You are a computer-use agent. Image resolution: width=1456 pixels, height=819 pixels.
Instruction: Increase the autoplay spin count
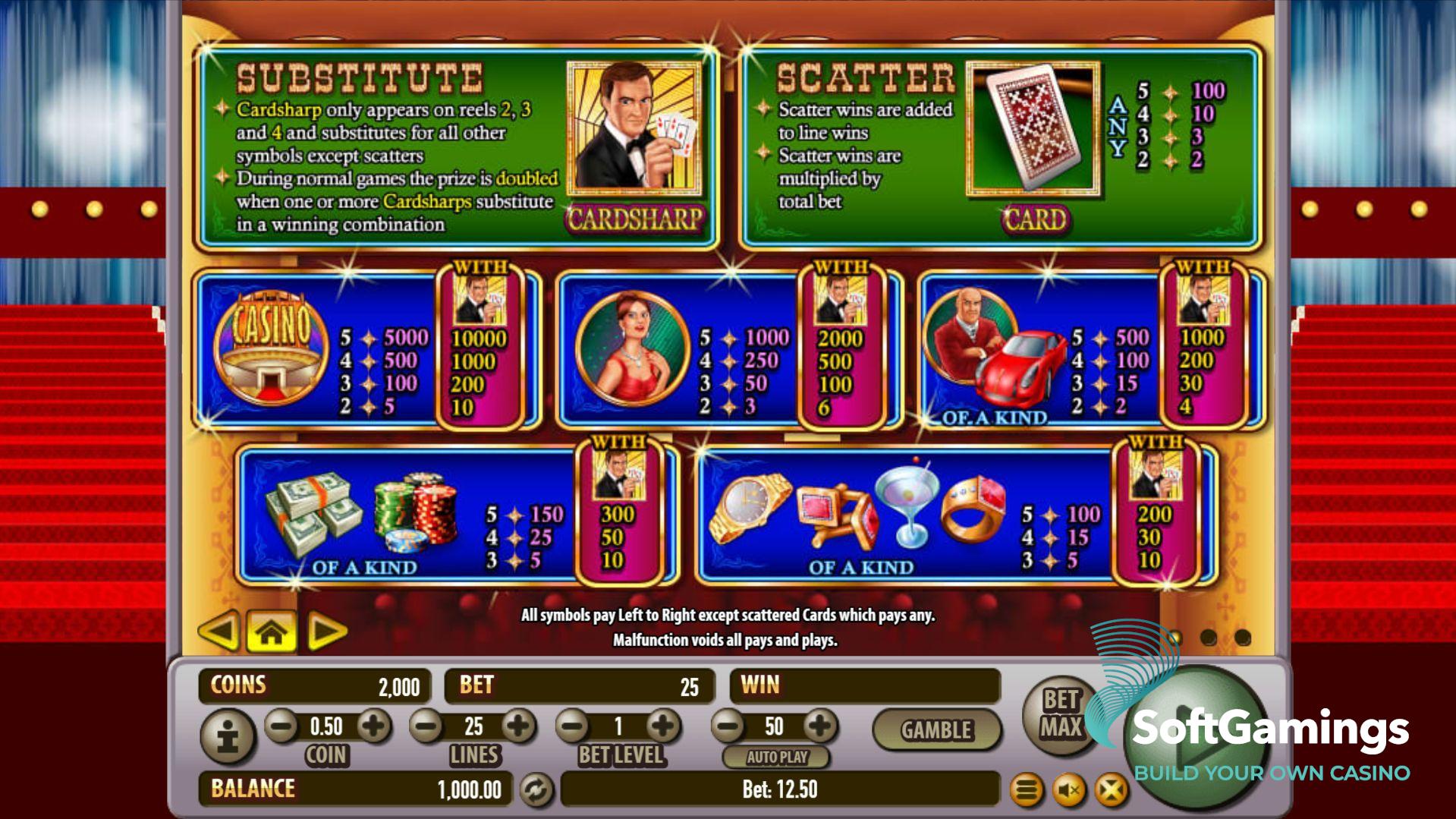coord(820,726)
